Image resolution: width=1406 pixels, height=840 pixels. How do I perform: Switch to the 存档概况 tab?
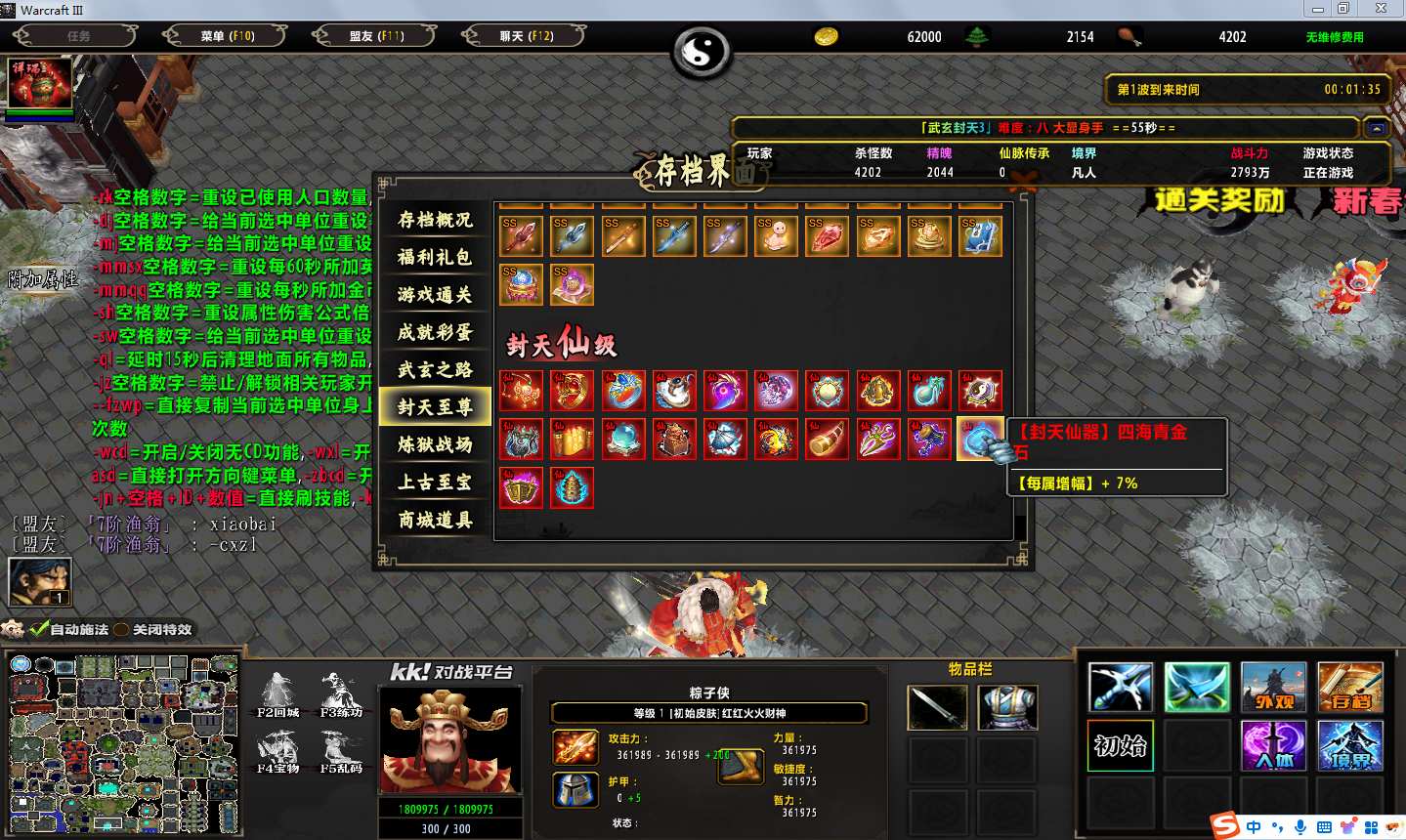pyautogui.click(x=435, y=220)
